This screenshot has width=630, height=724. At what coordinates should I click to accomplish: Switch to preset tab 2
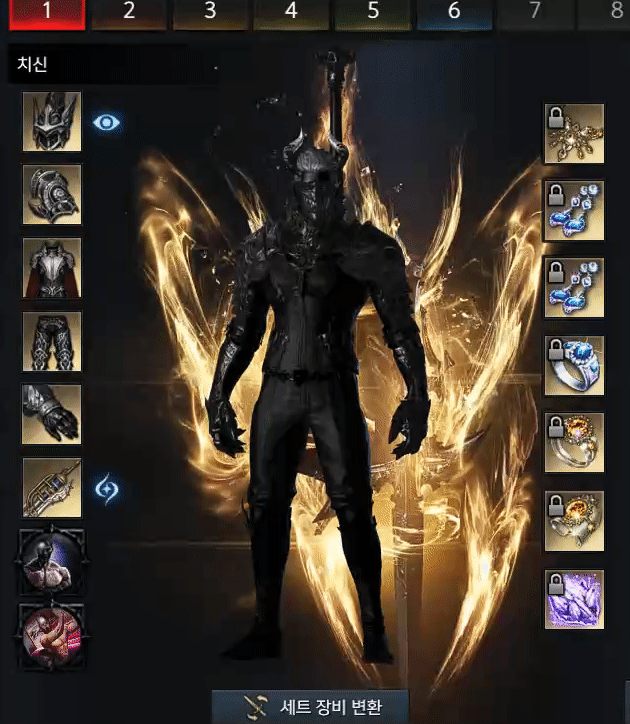tap(129, 13)
